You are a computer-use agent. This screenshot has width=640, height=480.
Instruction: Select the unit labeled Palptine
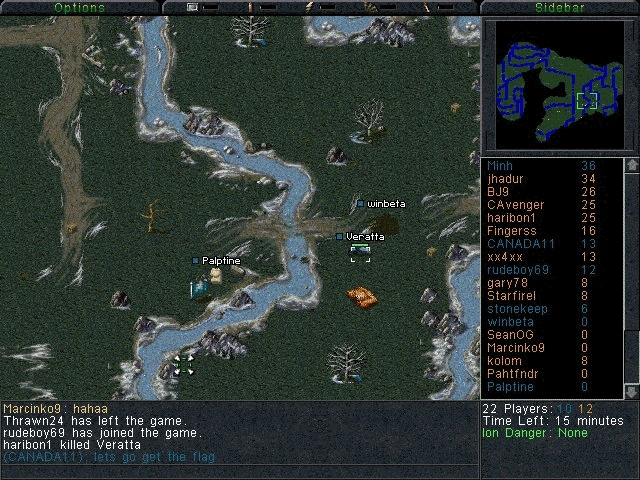[200, 287]
